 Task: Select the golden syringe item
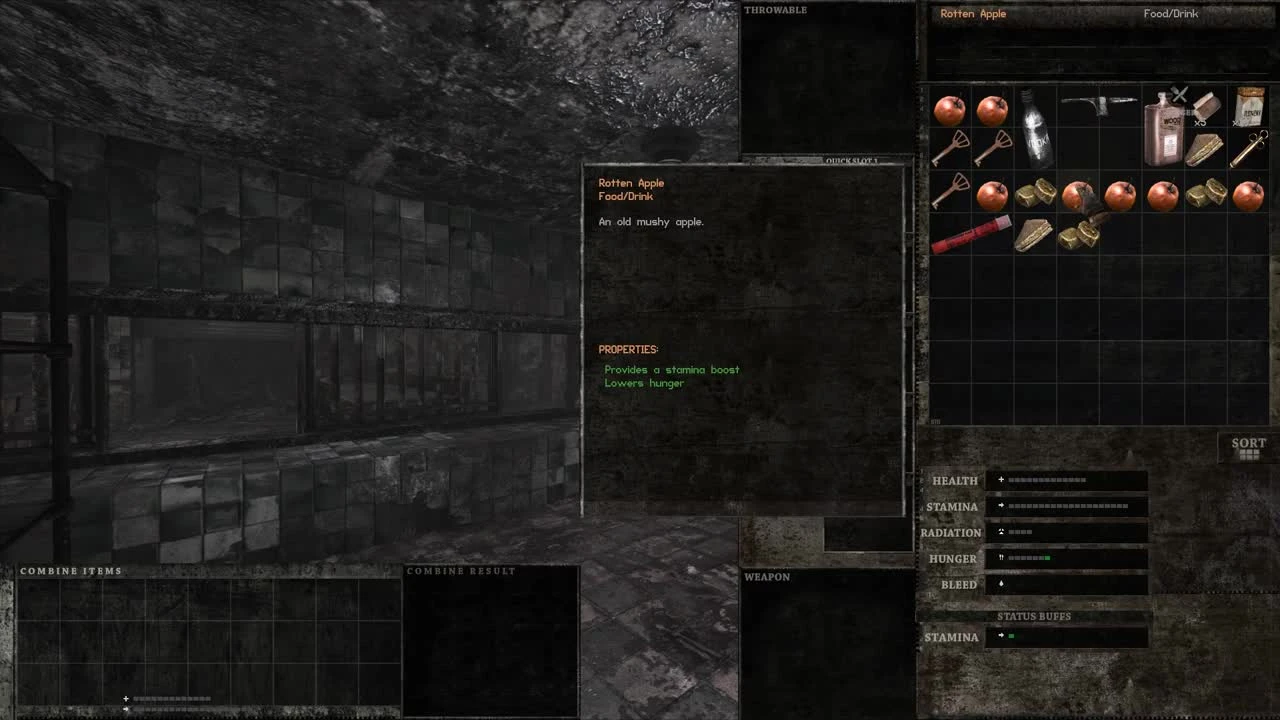[1248, 148]
